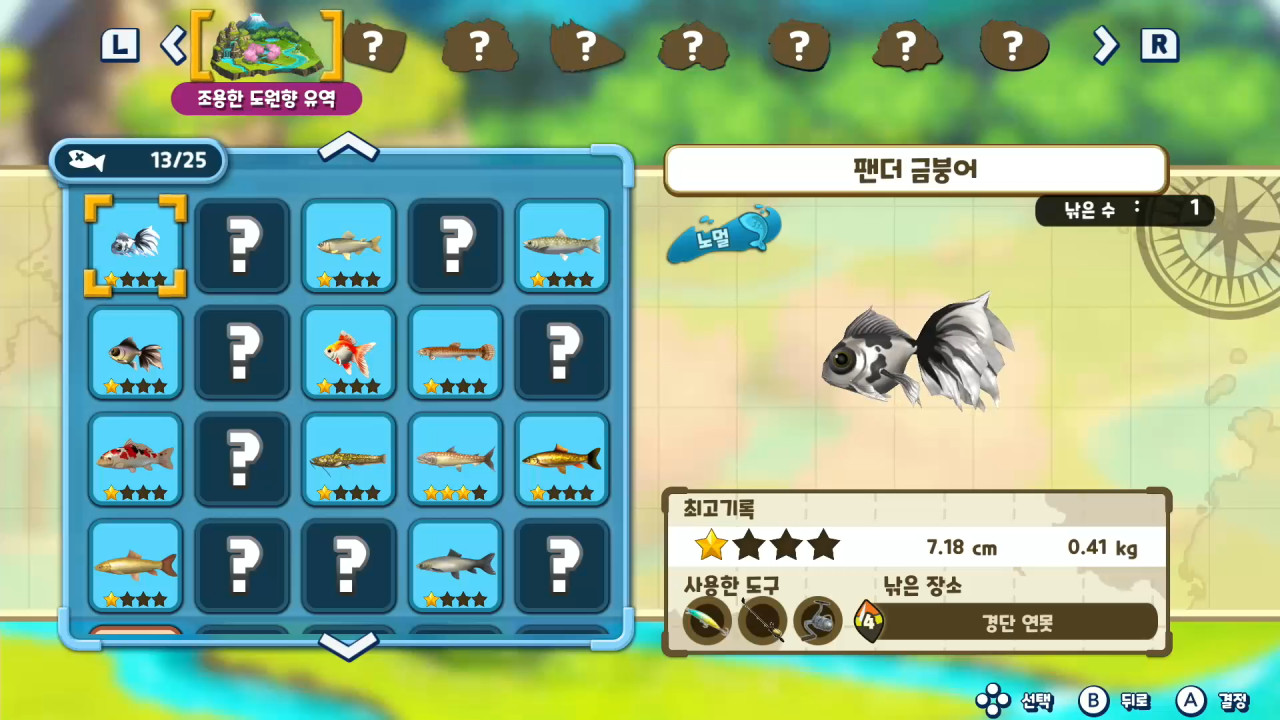1280x720 pixels.
Task: Select the question-mark region tab next to R
Action: 1013,45
